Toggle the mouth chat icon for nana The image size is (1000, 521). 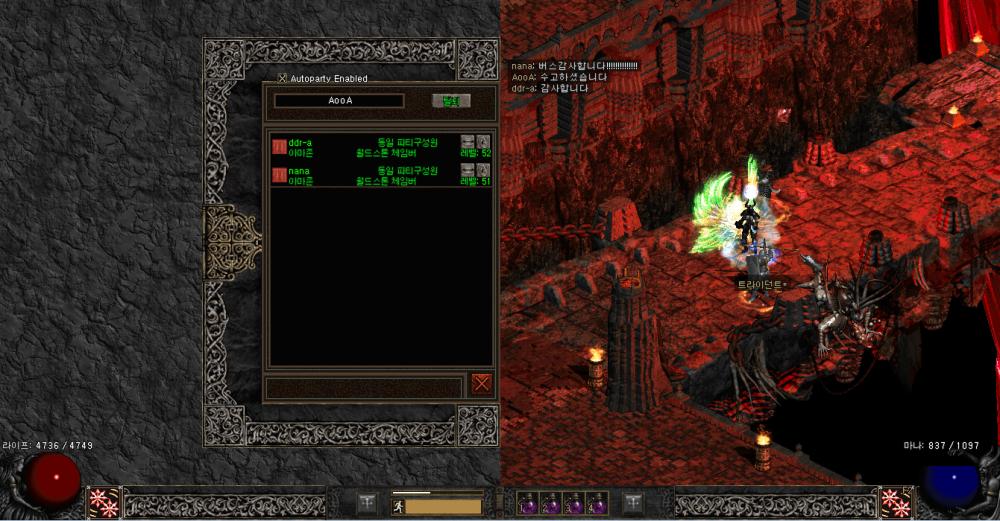467,170
